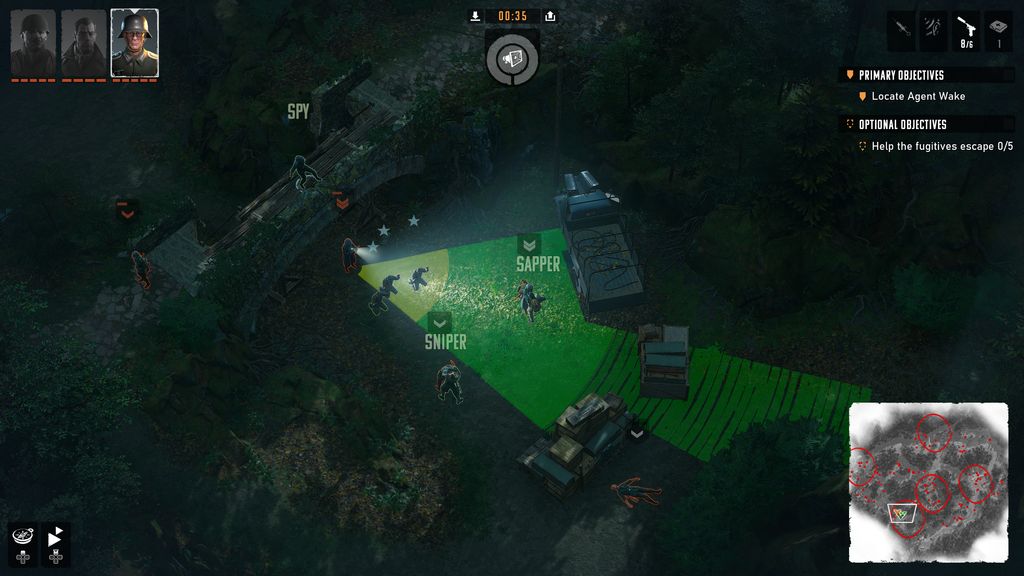Select the silenced pistol weapon slot
Viewport: 1024px width, 576px height.
(966, 30)
